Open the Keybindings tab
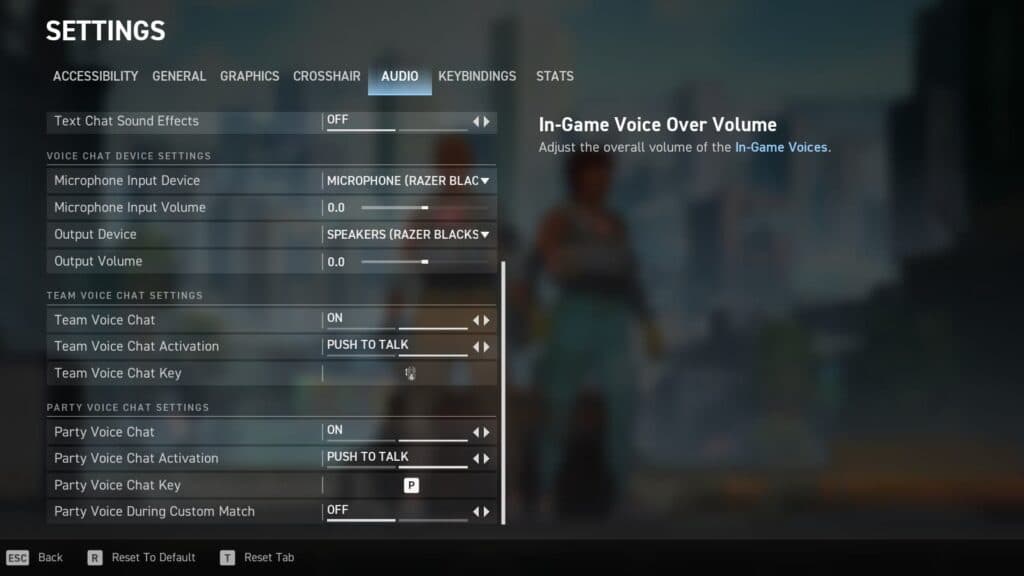The width and height of the screenshot is (1024, 576). [x=477, y=76]
